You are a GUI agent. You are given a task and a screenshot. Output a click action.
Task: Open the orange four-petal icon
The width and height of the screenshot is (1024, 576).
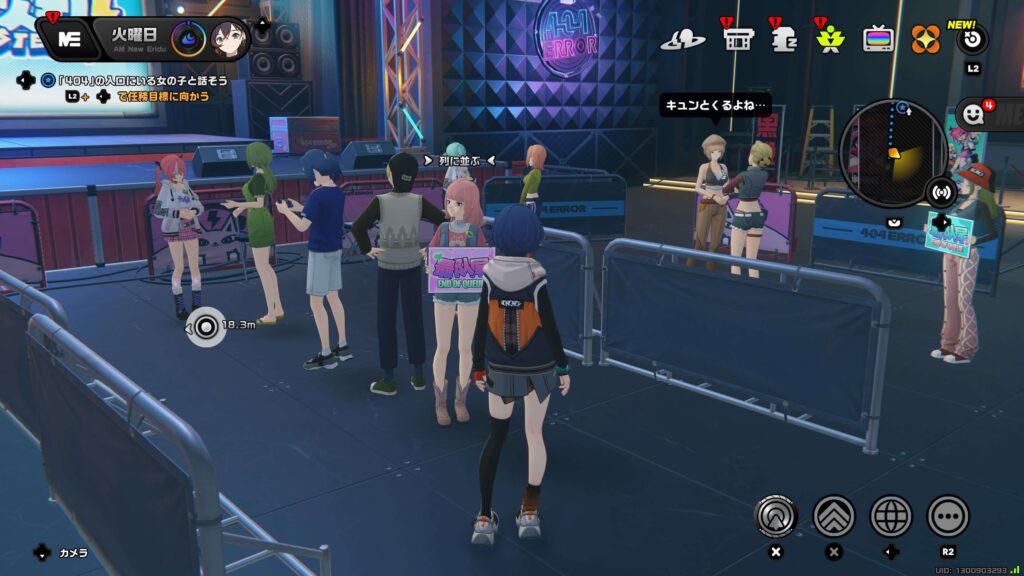click(x=925, y=39)
